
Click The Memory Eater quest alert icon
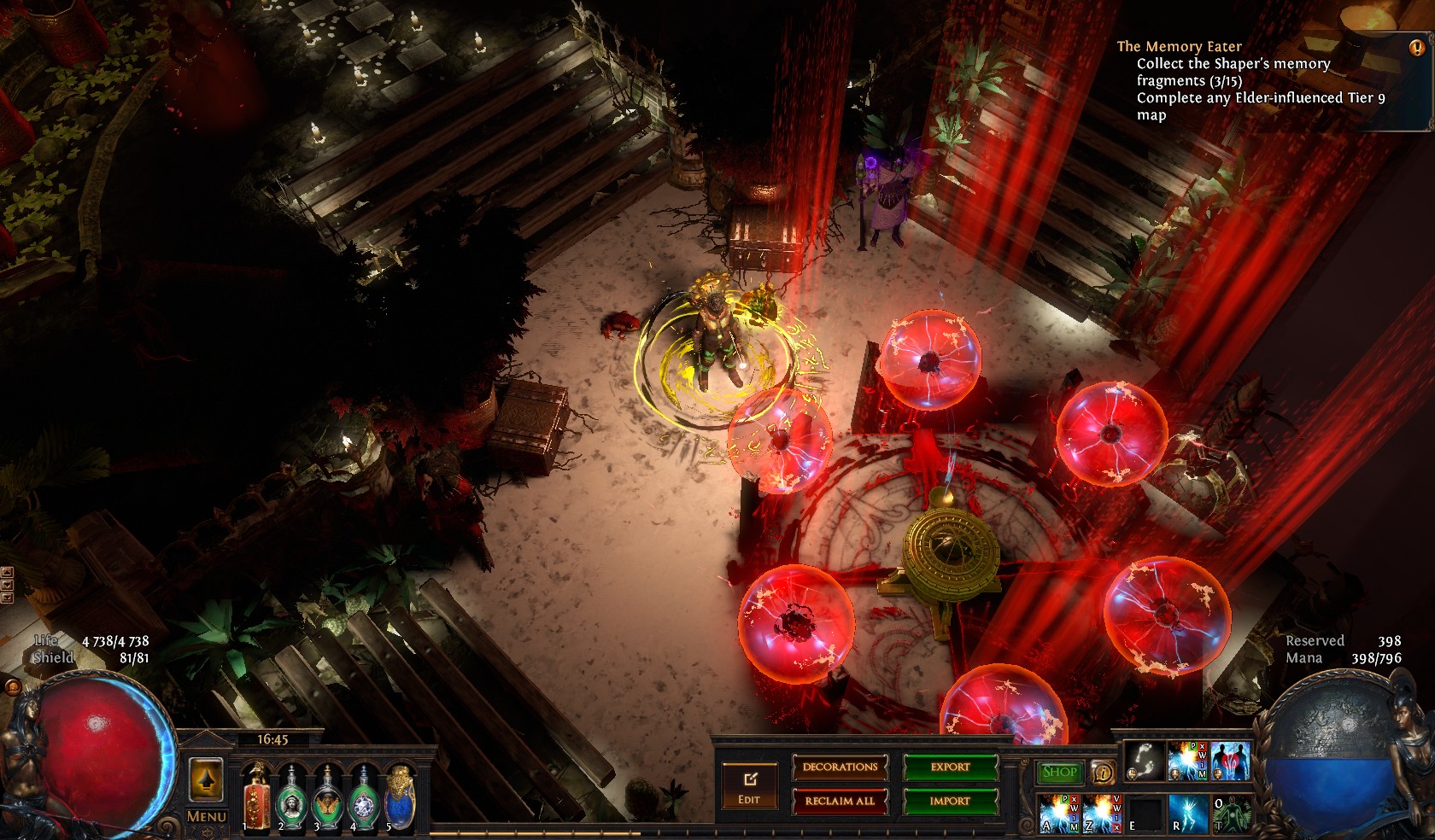1416,48
